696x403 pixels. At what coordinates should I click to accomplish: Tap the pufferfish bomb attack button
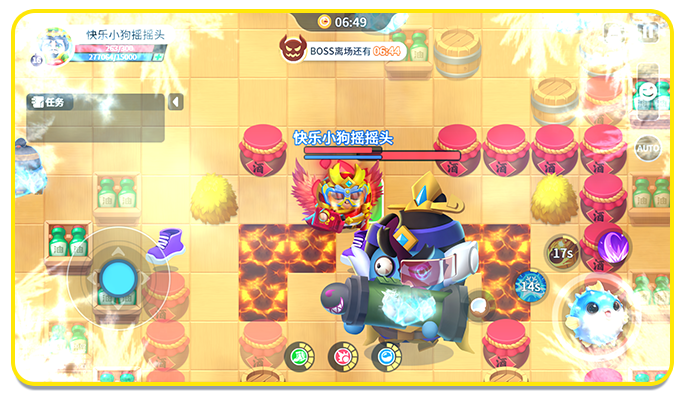pyautogui.click(x=598, y=312)
